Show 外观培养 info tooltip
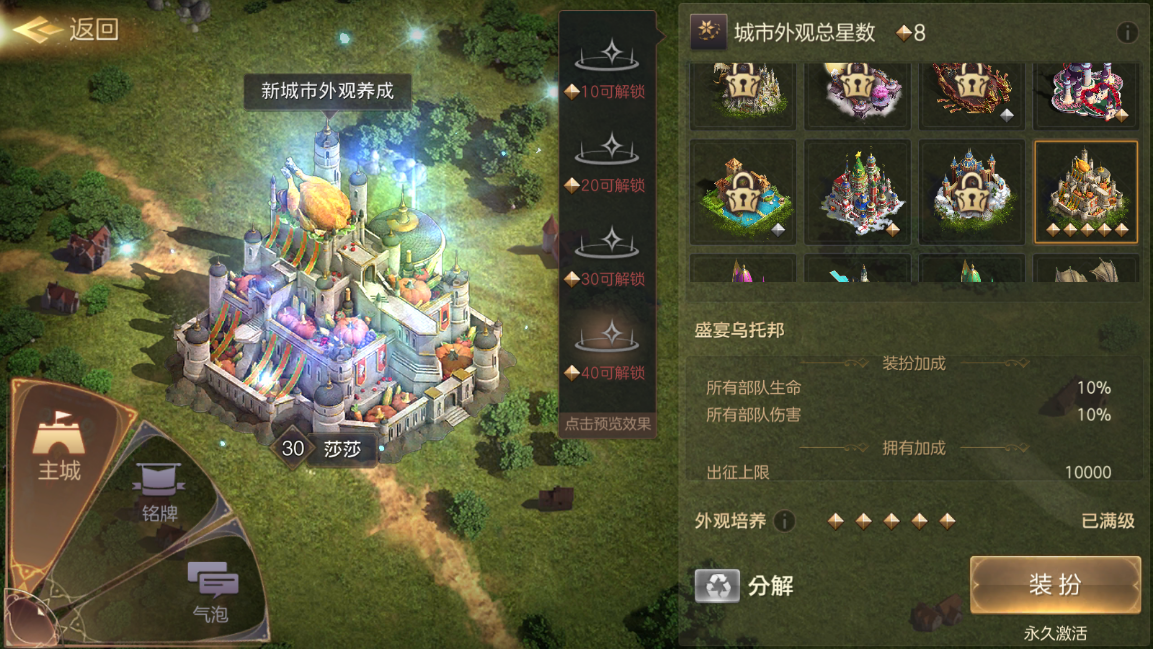This screenshot has height=649, width=1153. [x=784, y=521]
